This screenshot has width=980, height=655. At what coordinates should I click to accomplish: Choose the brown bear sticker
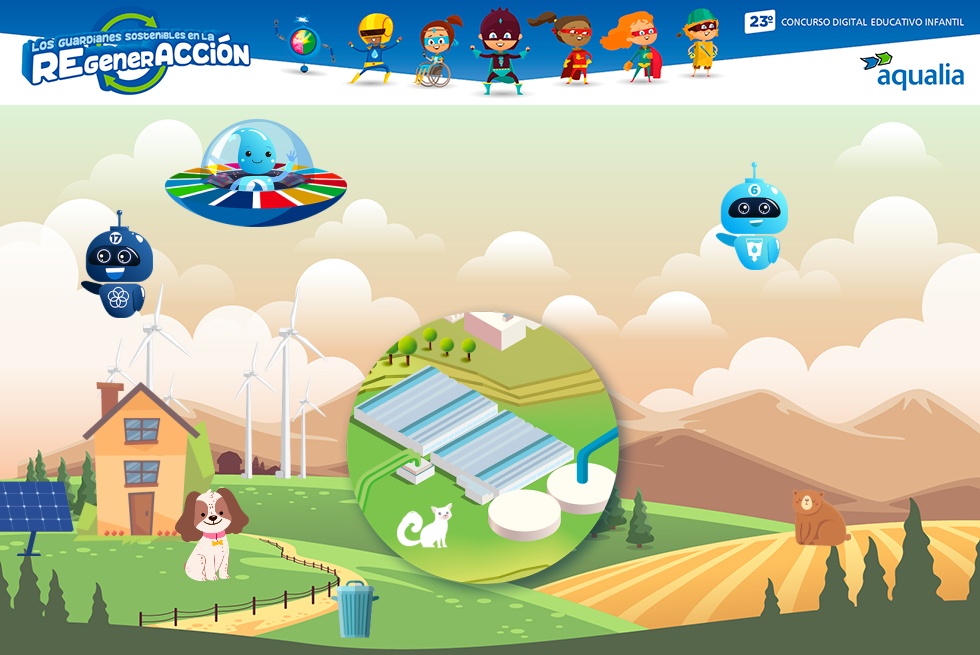[816, 517]
